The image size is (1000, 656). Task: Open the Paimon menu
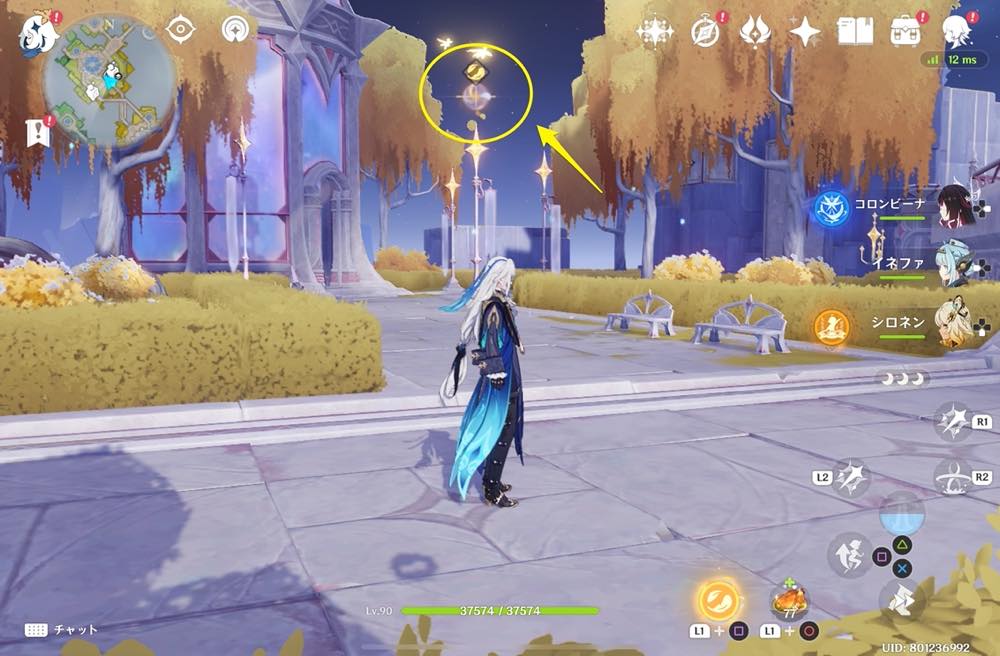[38, 34]
